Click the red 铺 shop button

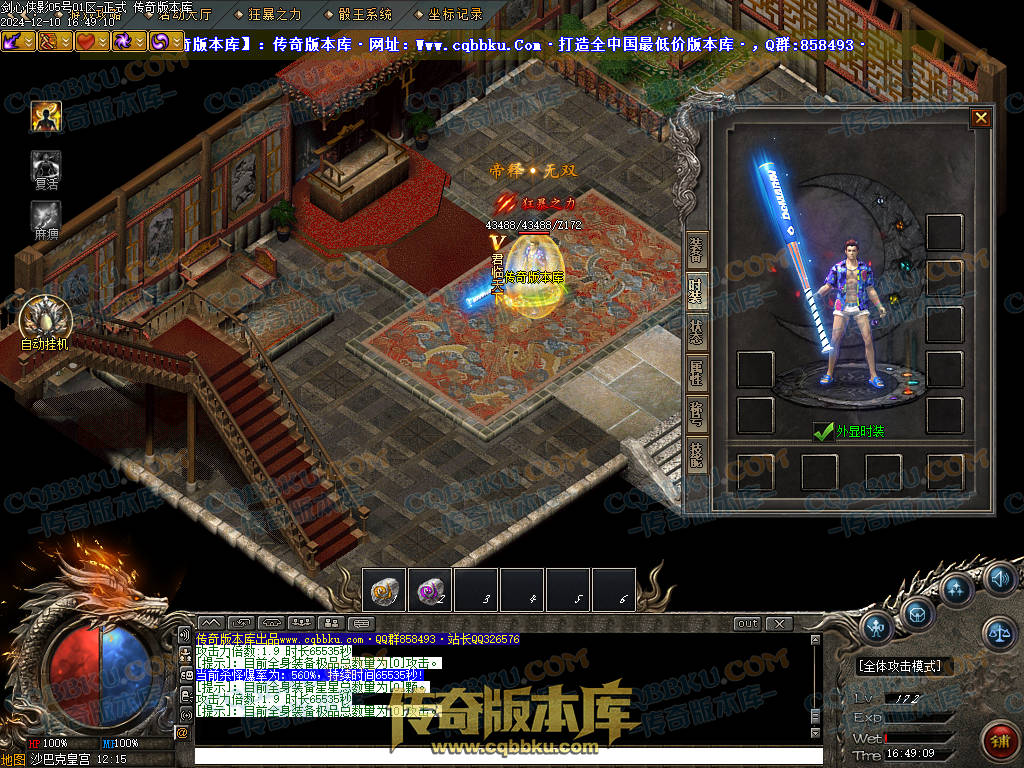point(998,740)
